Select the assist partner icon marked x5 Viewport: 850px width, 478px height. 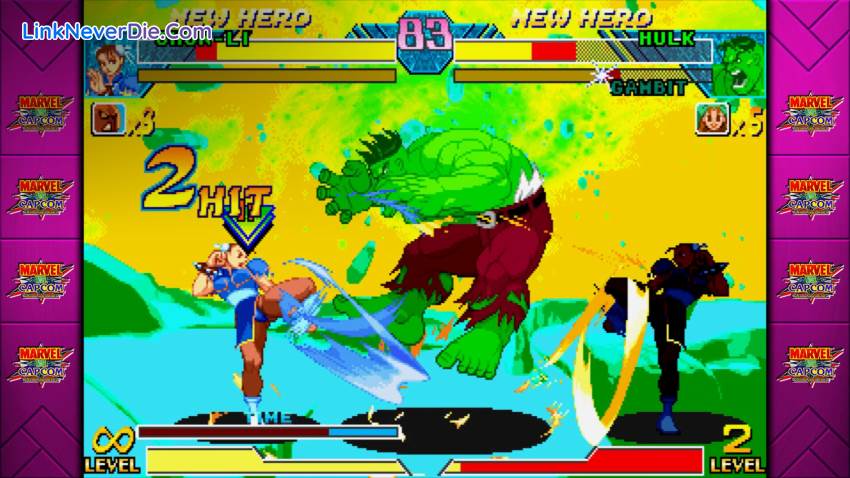coord(712,119)
